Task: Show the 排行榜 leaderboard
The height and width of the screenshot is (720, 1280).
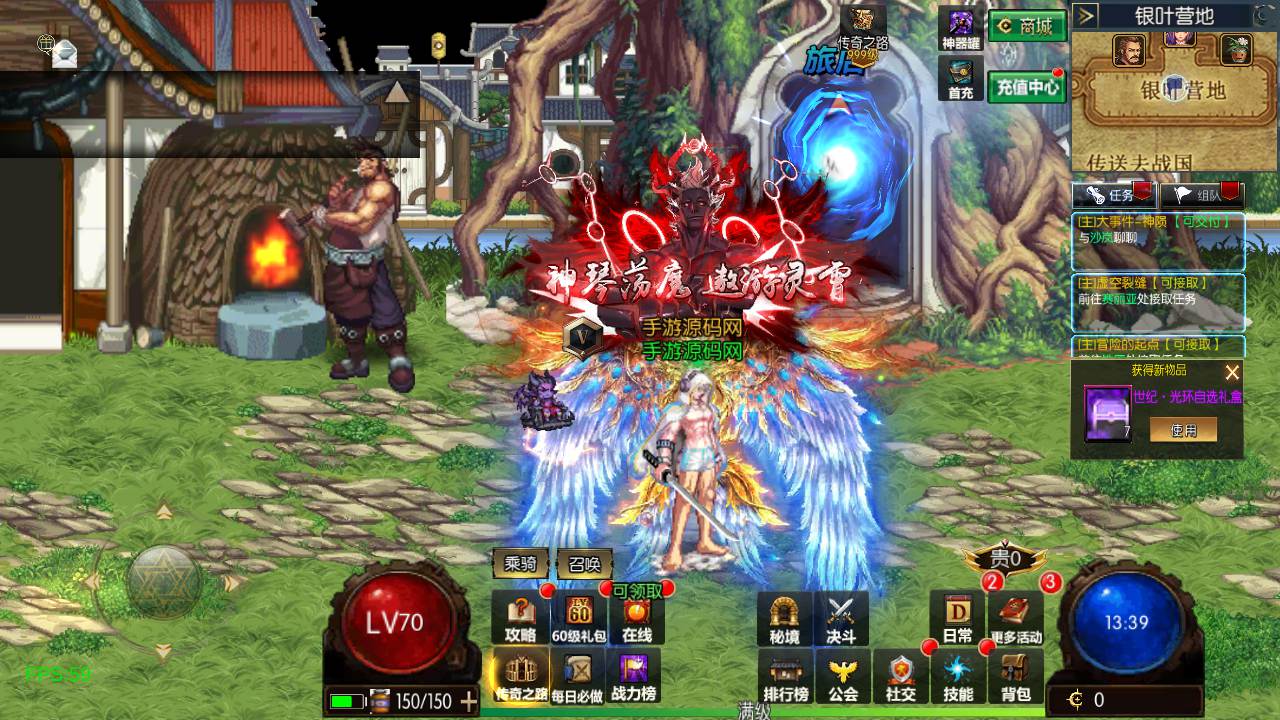Action: click(786, 676)
